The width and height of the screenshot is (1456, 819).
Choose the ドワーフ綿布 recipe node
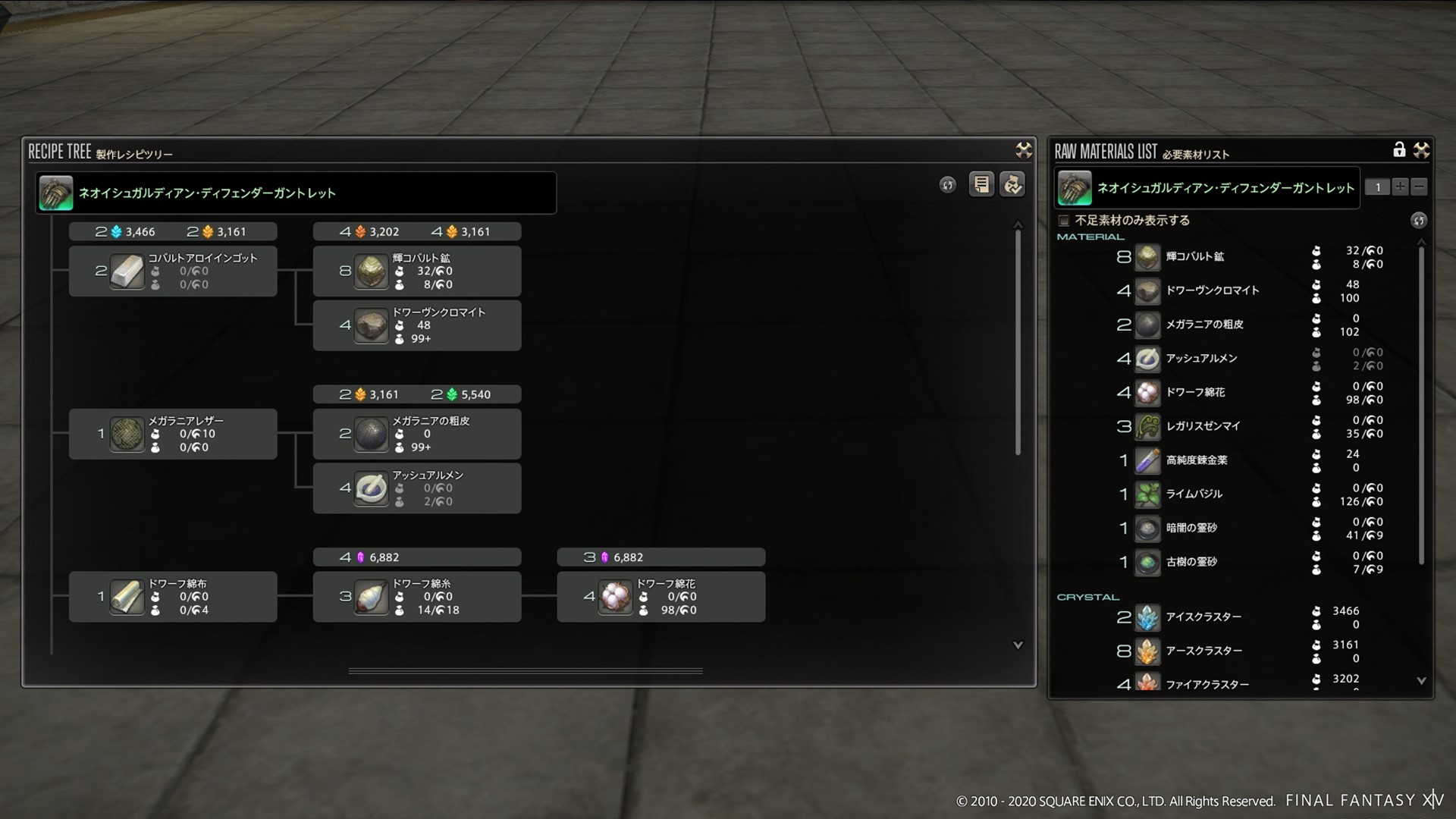click(x=173, y=597)
